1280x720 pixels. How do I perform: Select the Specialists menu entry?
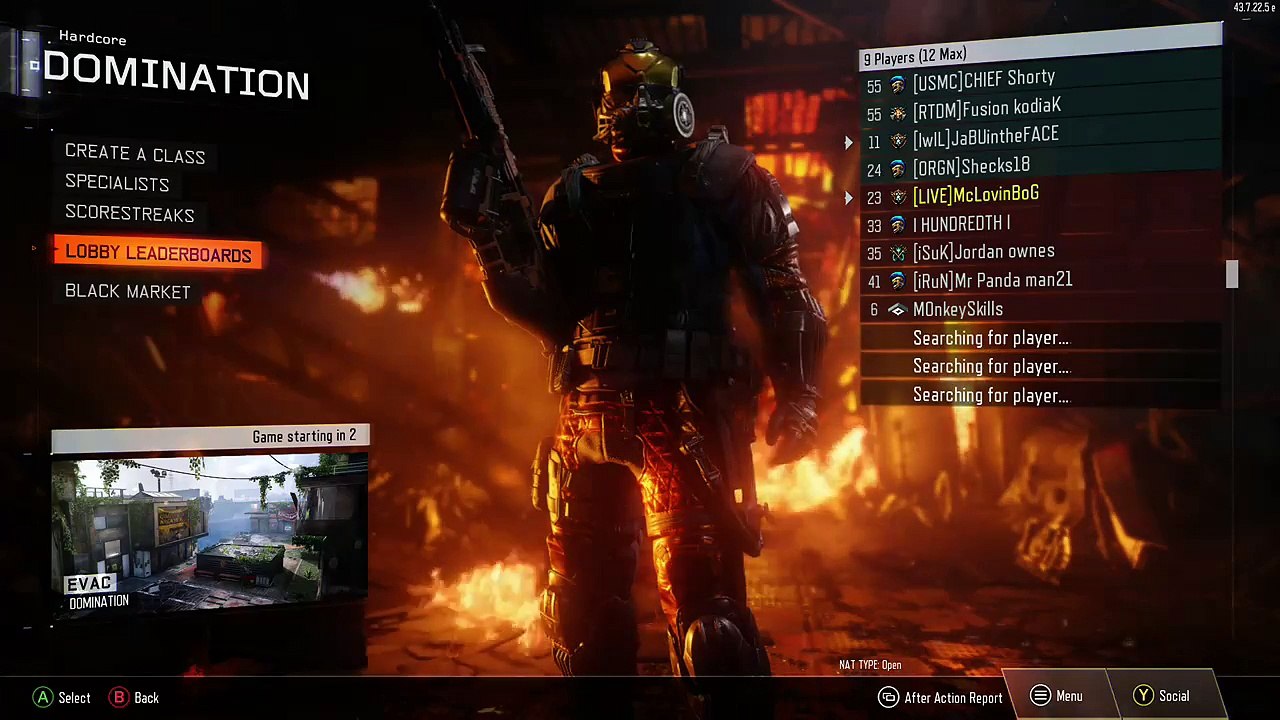coord(117,183)
